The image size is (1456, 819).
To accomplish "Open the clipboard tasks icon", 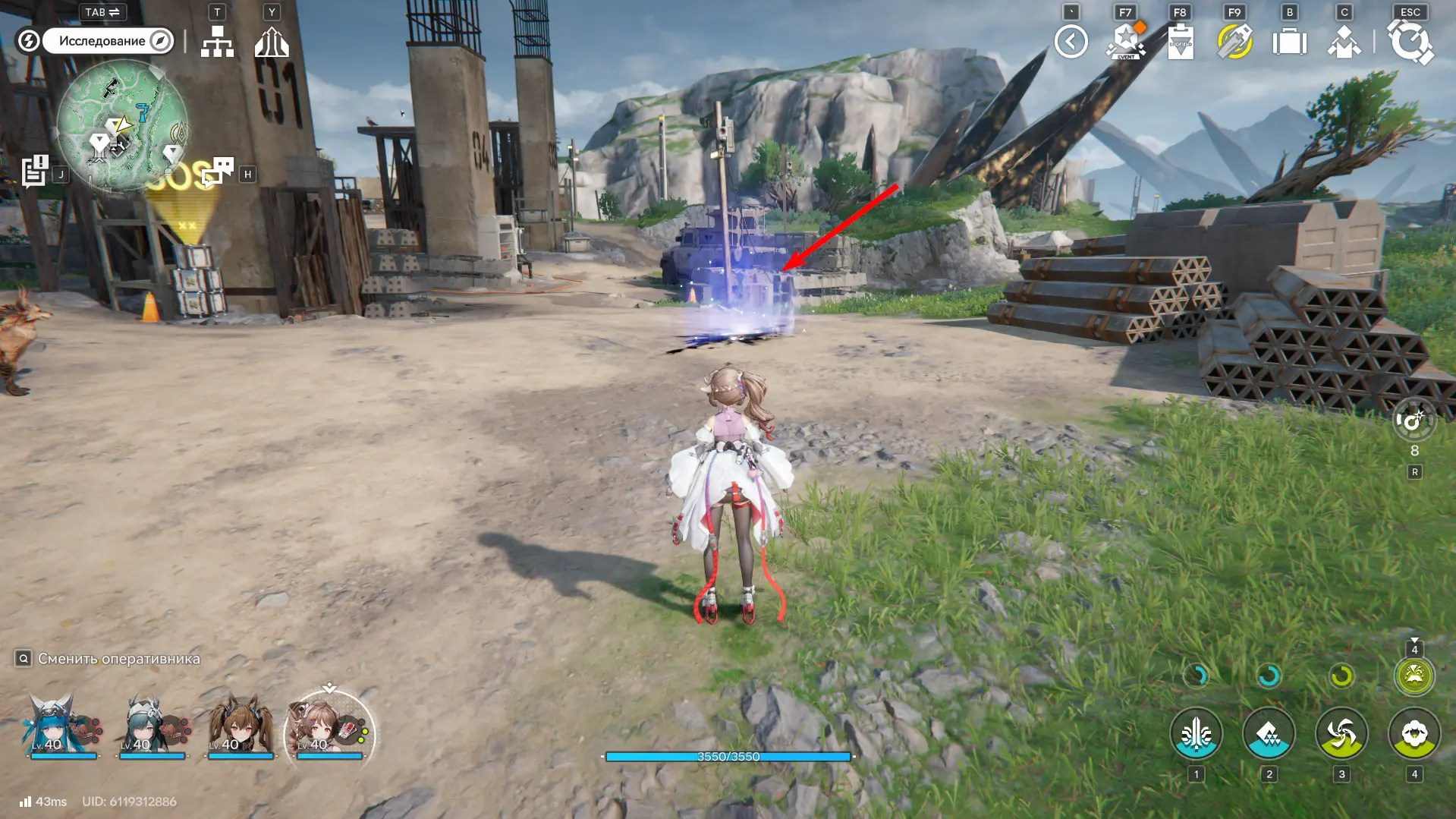I will pyautogui.click(x=1181, y=42).
